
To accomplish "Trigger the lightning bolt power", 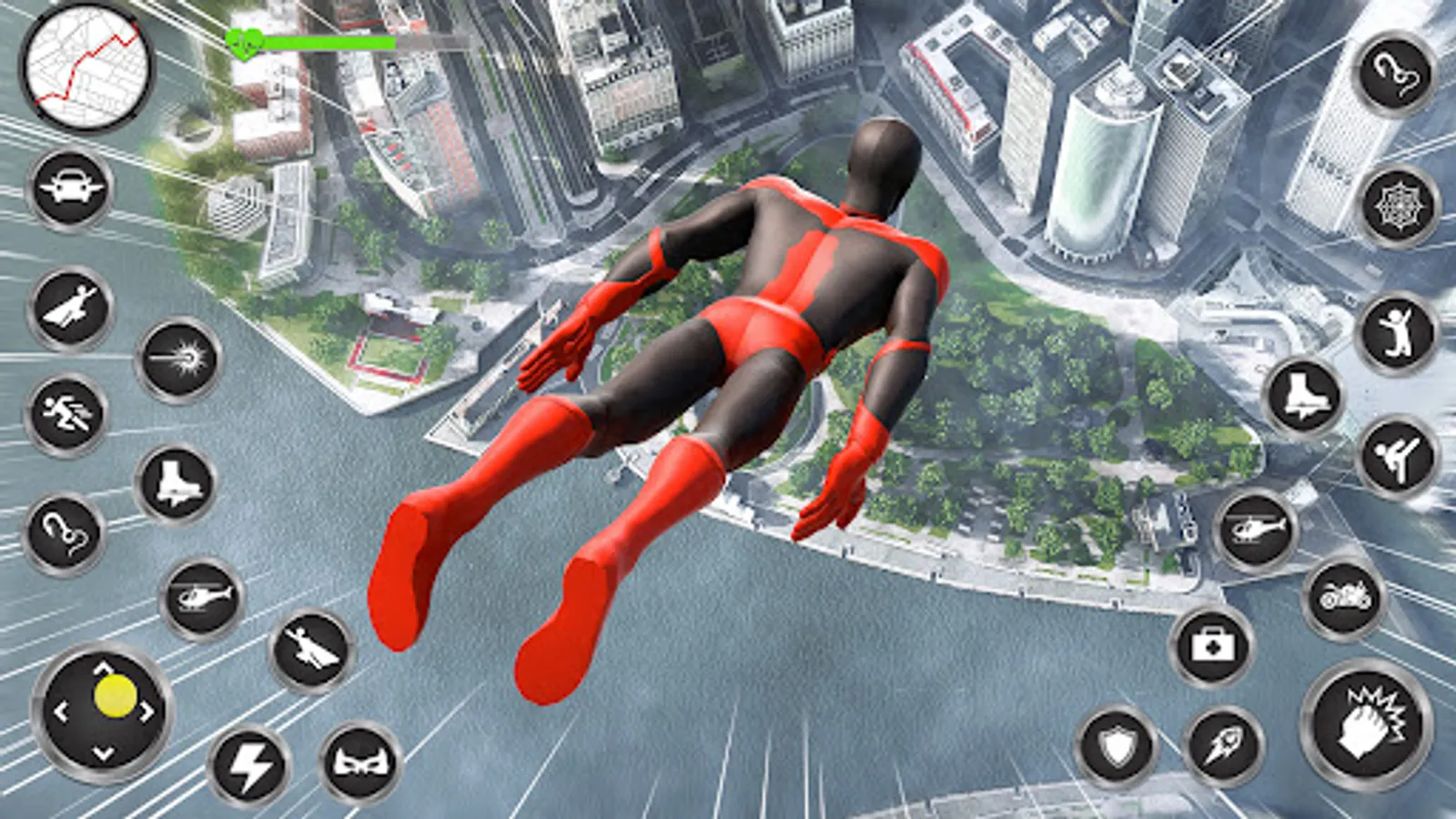I will pos(249,766).
